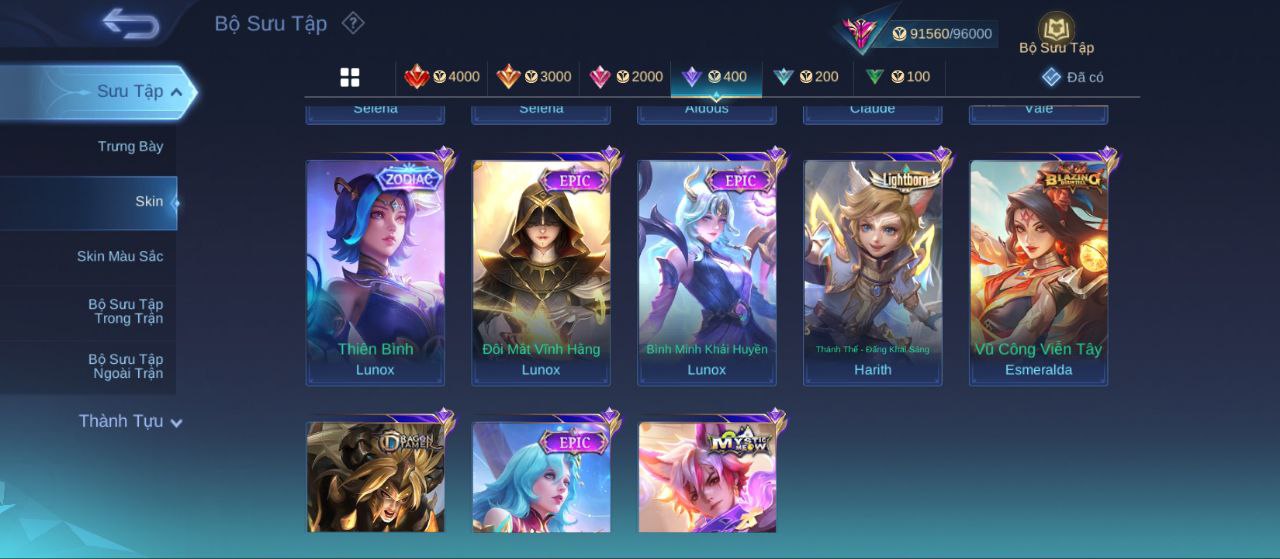Switch to the 100-point tier tab
Screen dimensions: 1280x559
click(897, 77)
